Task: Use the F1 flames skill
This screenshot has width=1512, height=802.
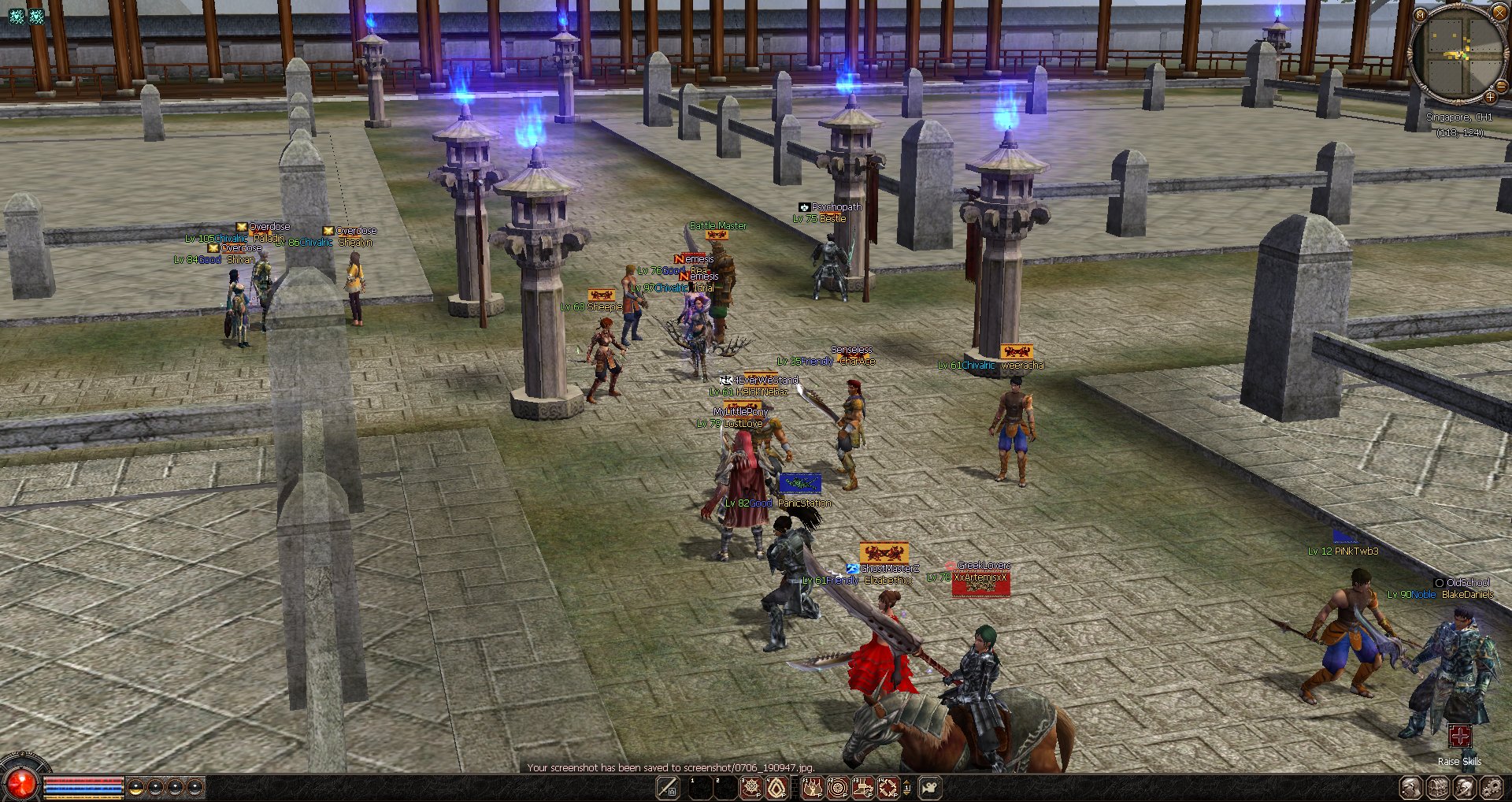Action: click(x=813, y=787)
